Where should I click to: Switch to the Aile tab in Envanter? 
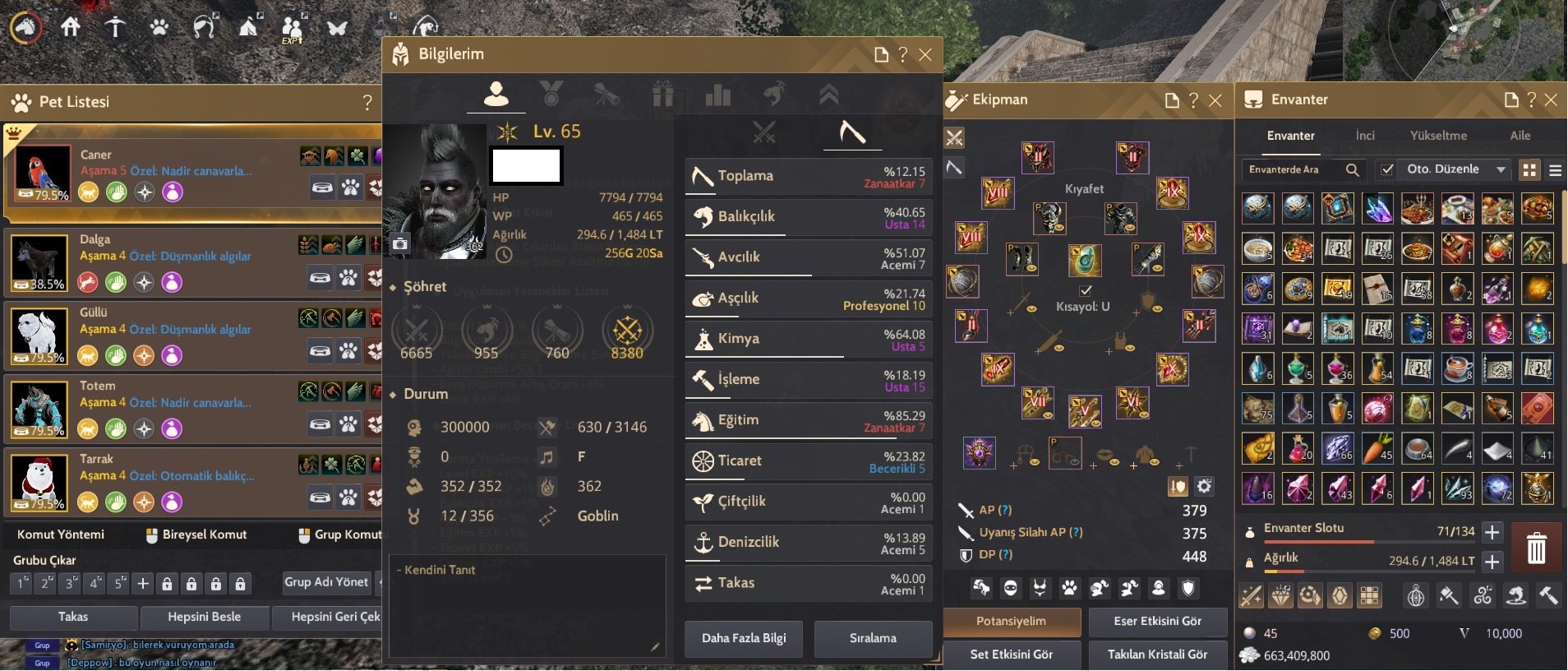click(x=1522, y=136)
